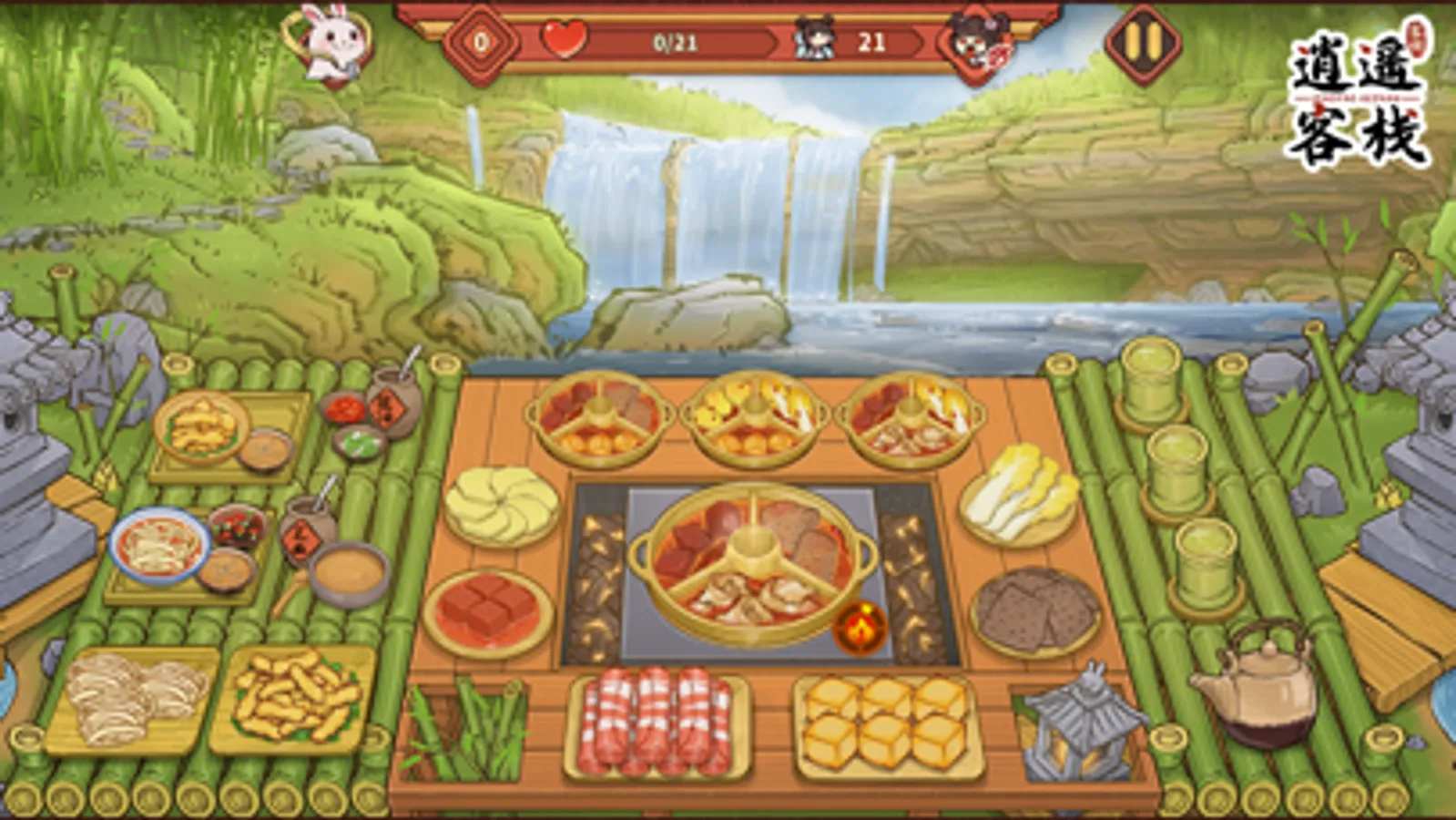Image resolution: width=1456 pixels, height=820 pixels.
Task: Open the pause menu icon
Action: pos(1141,41)
